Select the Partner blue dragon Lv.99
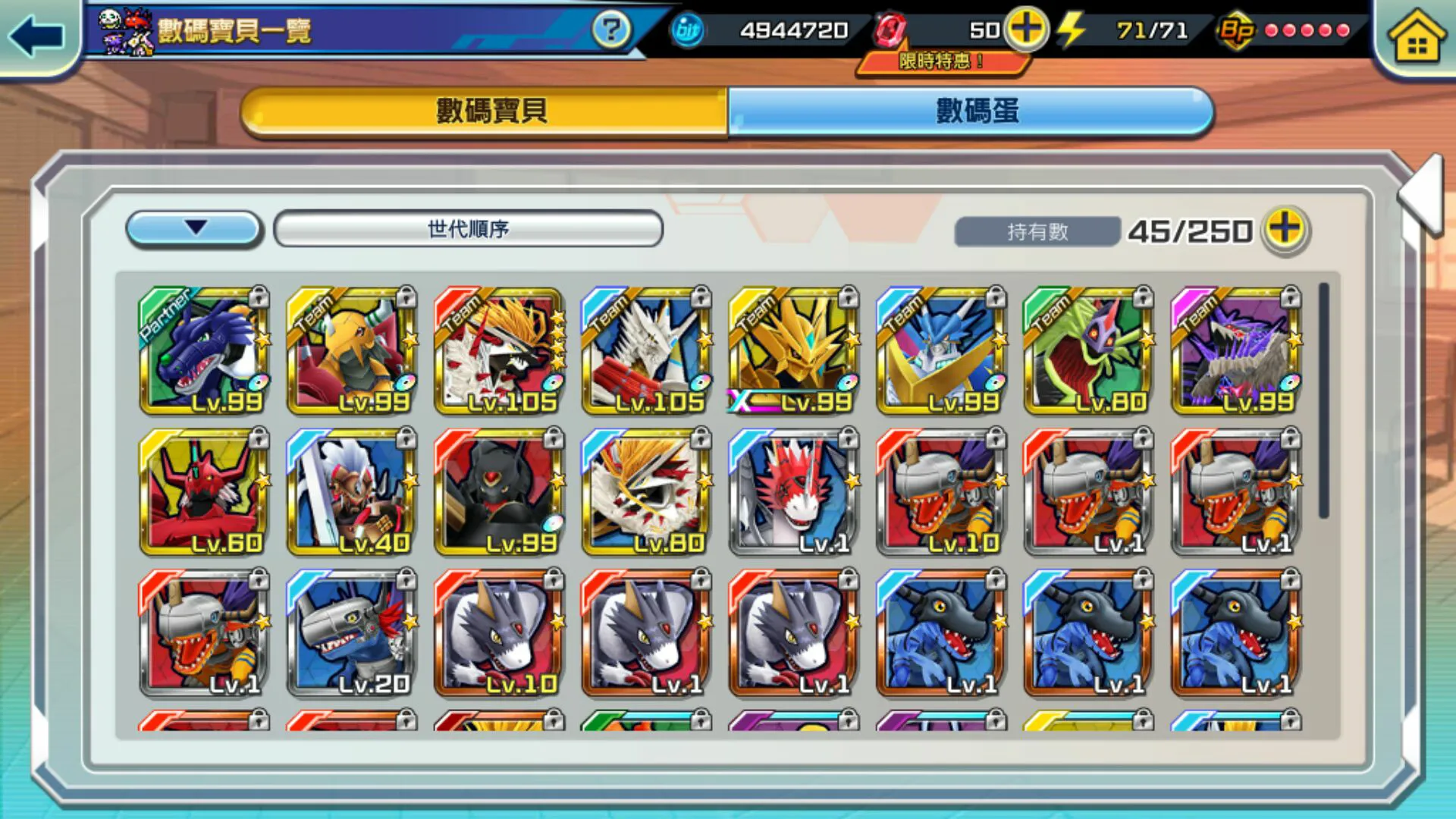Image resolution: width=1456 pixels, height=819 pixels. 205,351
